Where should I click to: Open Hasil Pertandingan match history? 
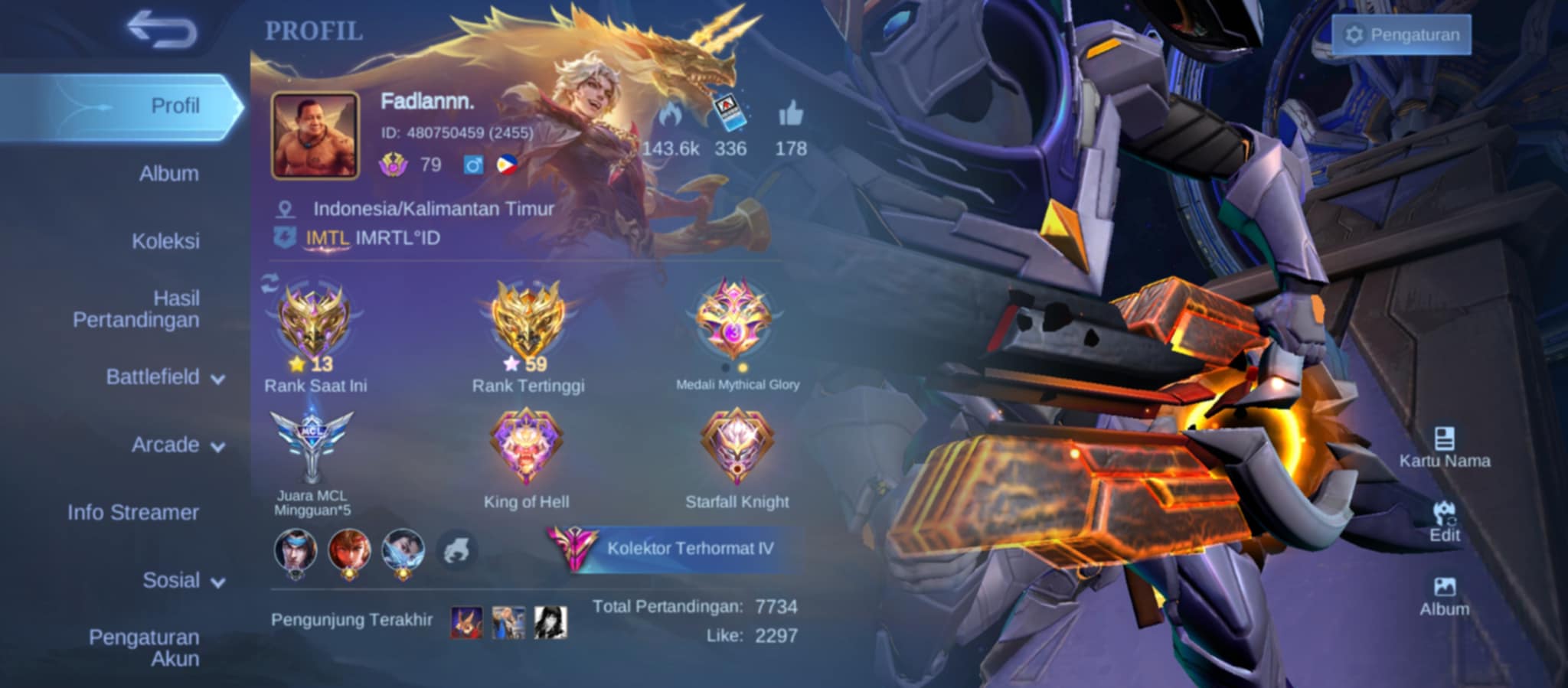pyautogui.click(x=136, y=309)
